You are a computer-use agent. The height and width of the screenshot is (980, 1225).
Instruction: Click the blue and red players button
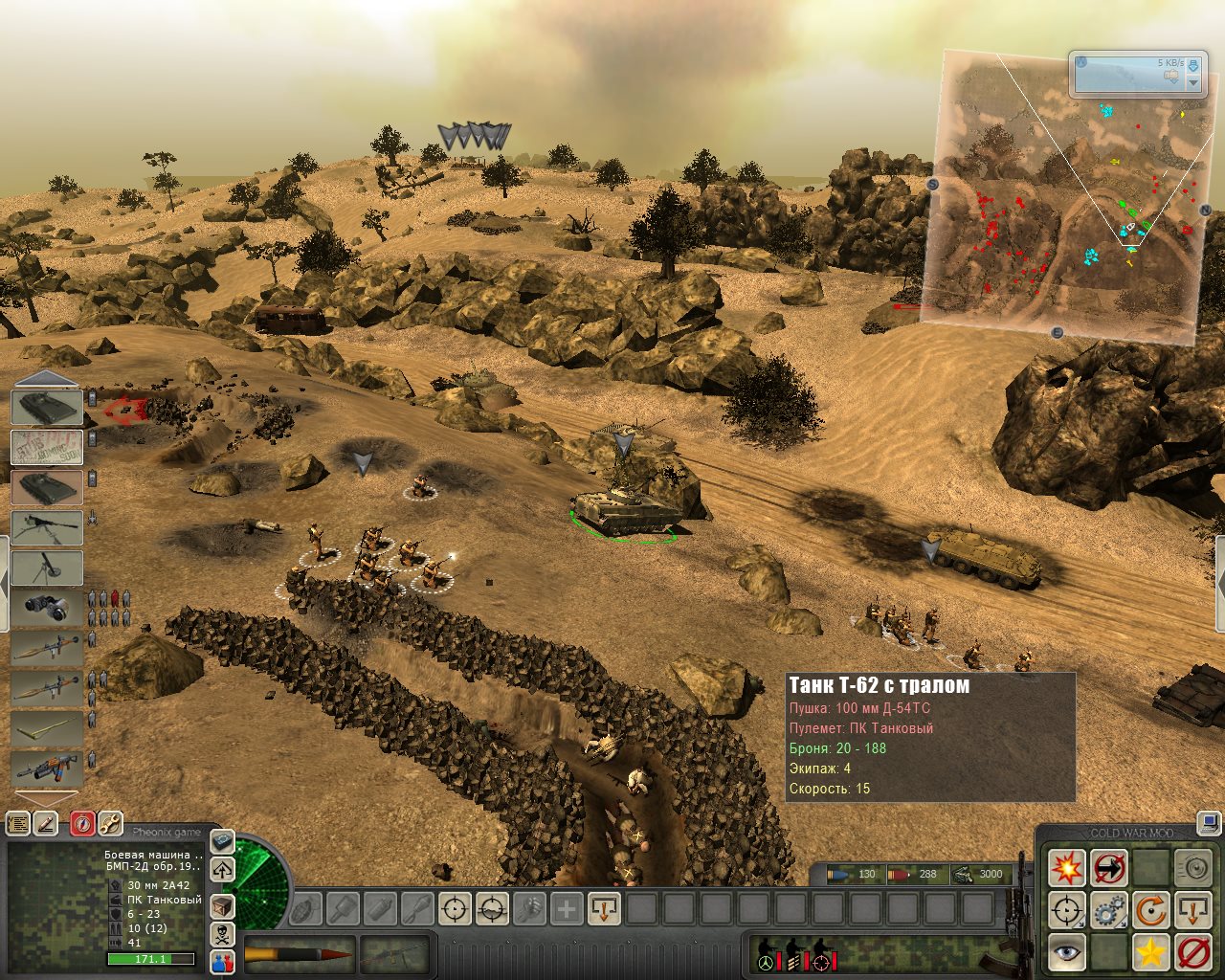(x=222, y=962)
